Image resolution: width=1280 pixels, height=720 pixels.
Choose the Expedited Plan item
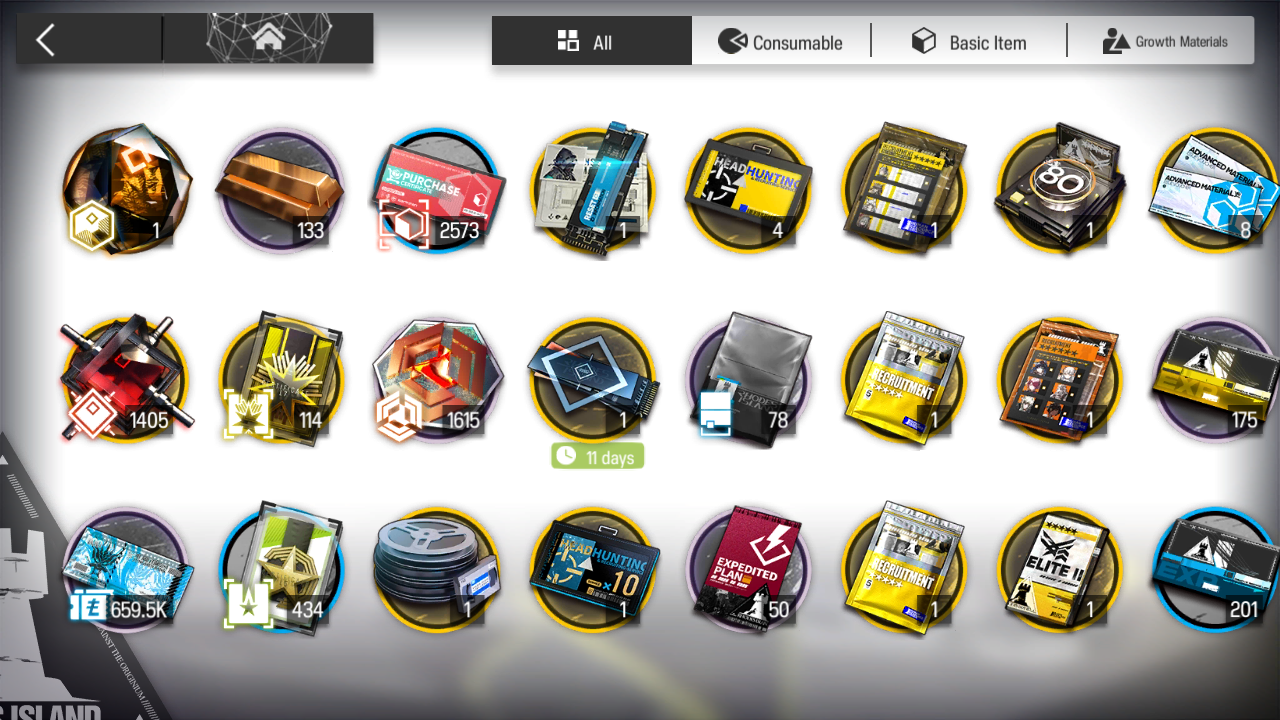749,570
